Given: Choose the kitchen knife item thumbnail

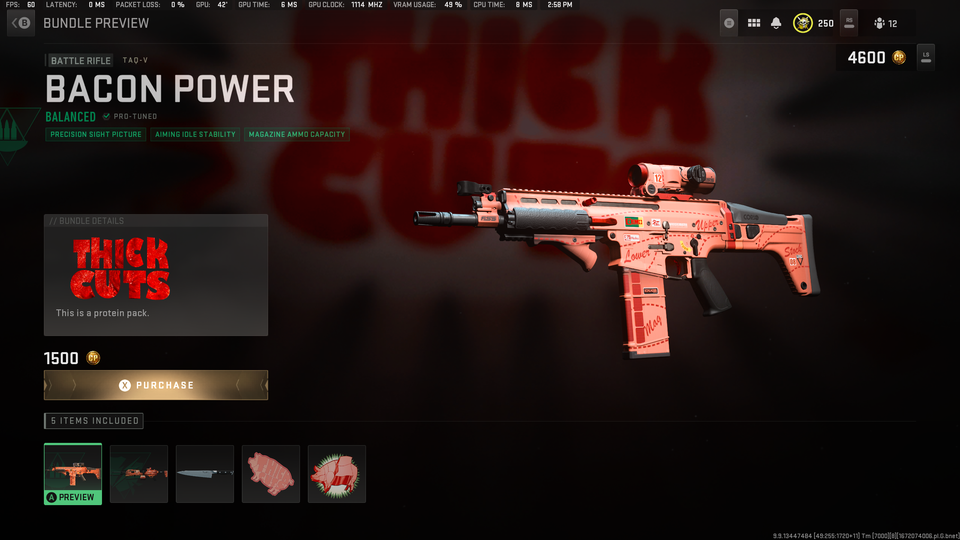Looking at the screenshot, I should 205,474.
